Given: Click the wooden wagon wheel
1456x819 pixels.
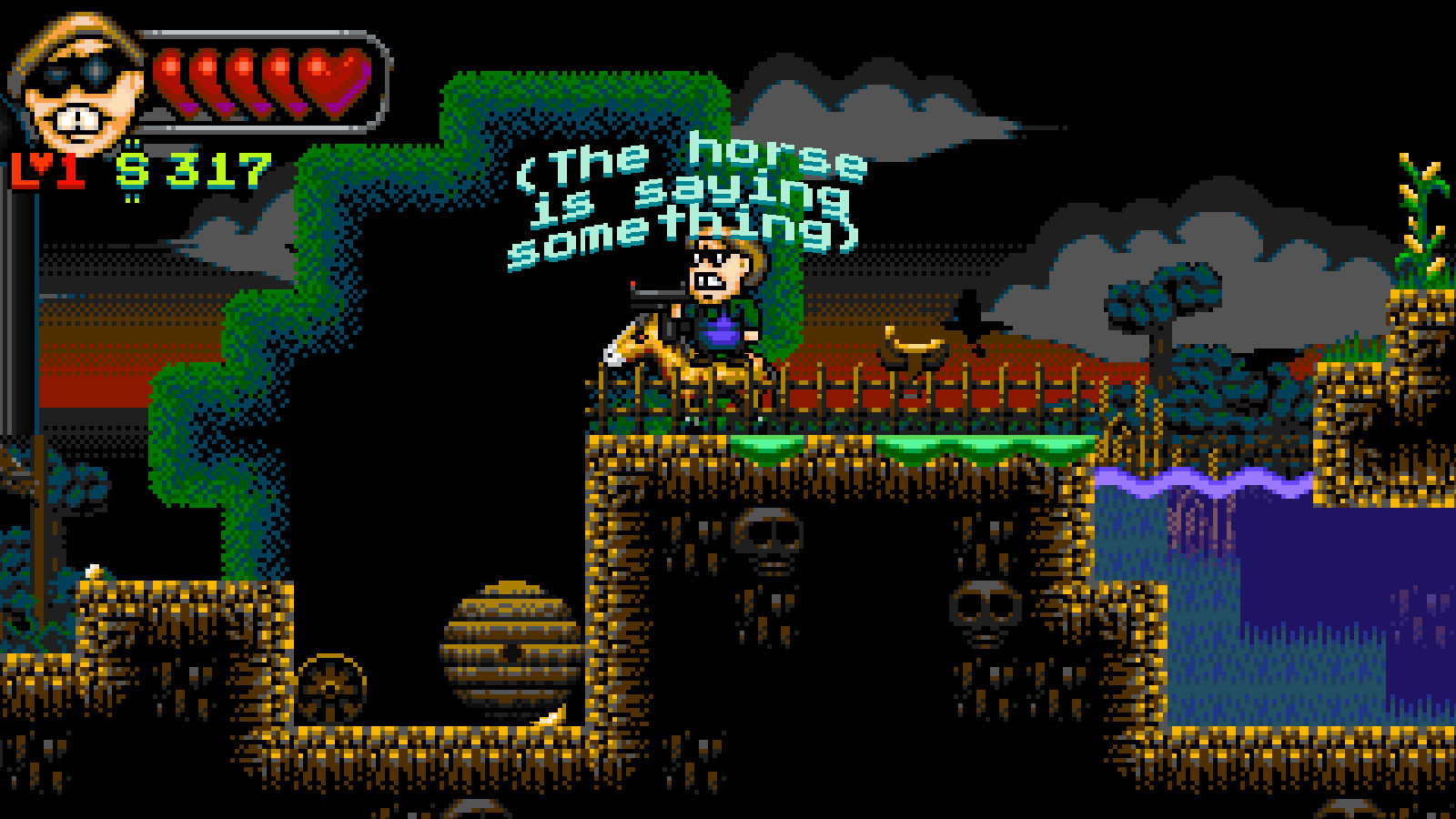Looking at the screenshot, I should click(x=330, y=687).
